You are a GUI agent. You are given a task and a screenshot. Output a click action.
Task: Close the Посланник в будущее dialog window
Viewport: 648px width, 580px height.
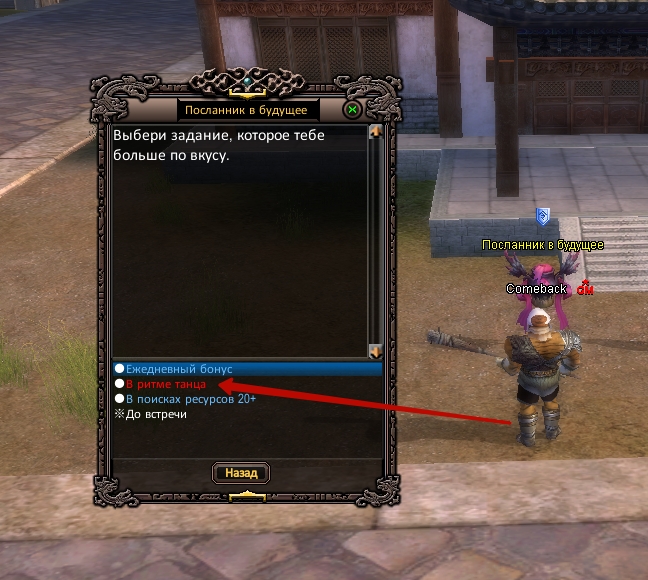pyautogui.click(x=353, y=110)
